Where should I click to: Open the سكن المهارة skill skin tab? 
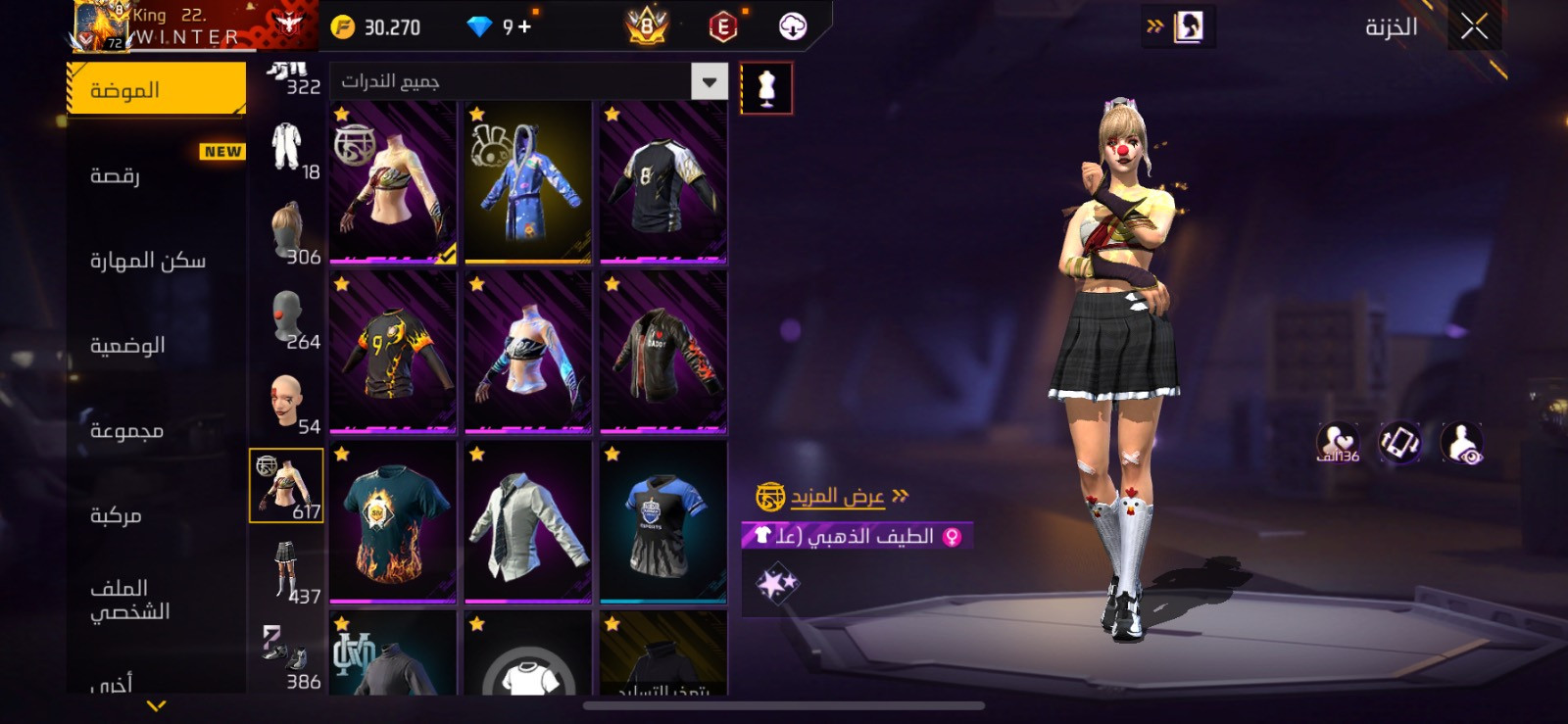157,261
